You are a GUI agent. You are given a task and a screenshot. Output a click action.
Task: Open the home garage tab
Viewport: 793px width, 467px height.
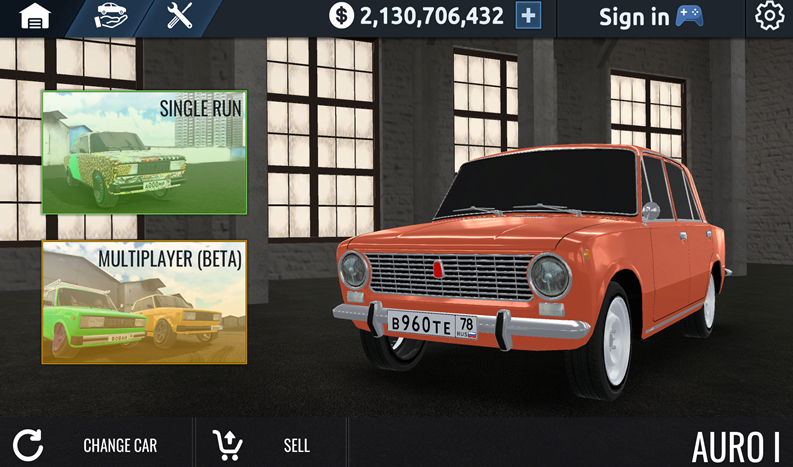pos(35,17)
